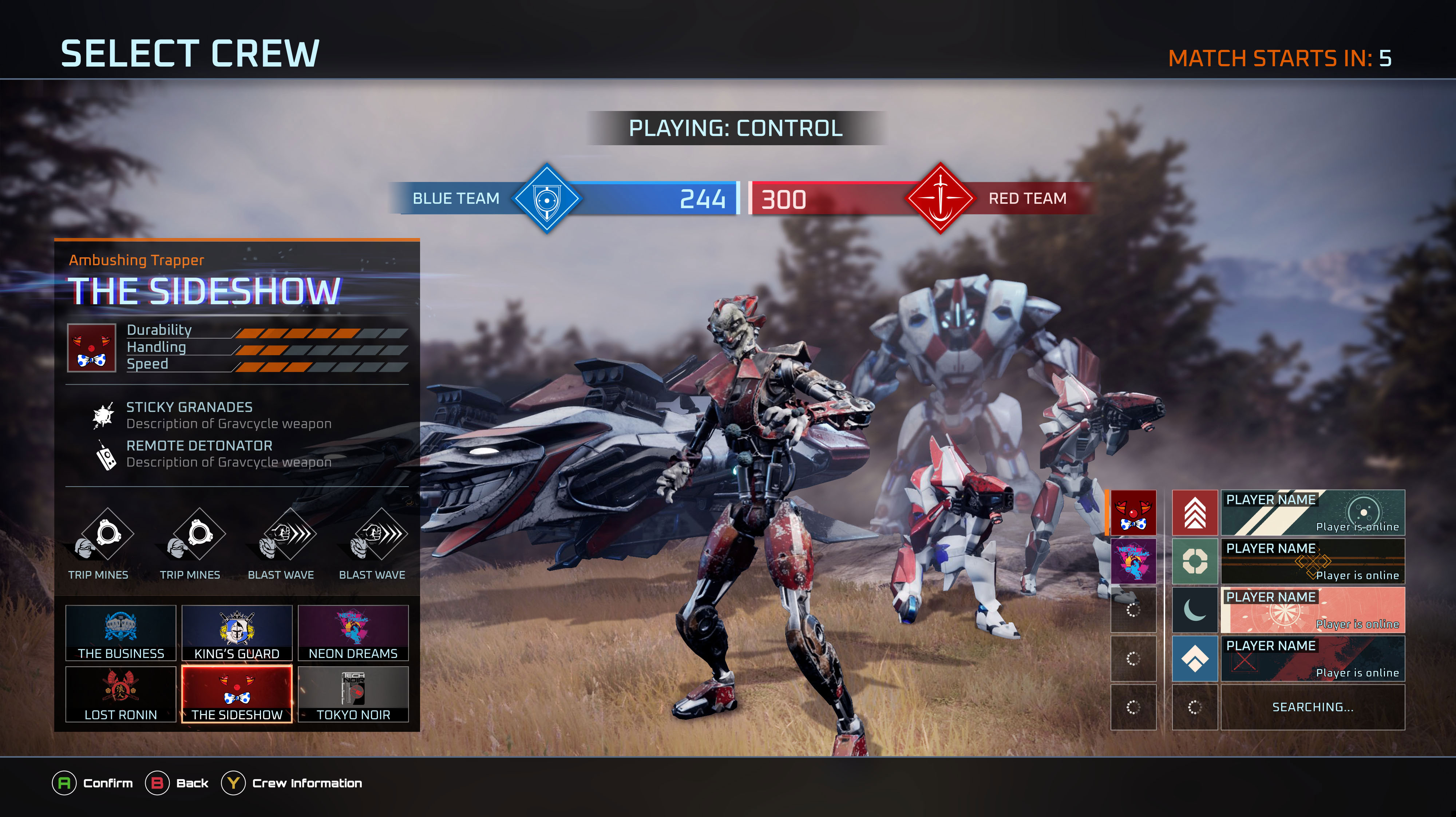Click the Searching player slot
Viewport: 1456px width, 817px height.
[x=1313, y=707]
